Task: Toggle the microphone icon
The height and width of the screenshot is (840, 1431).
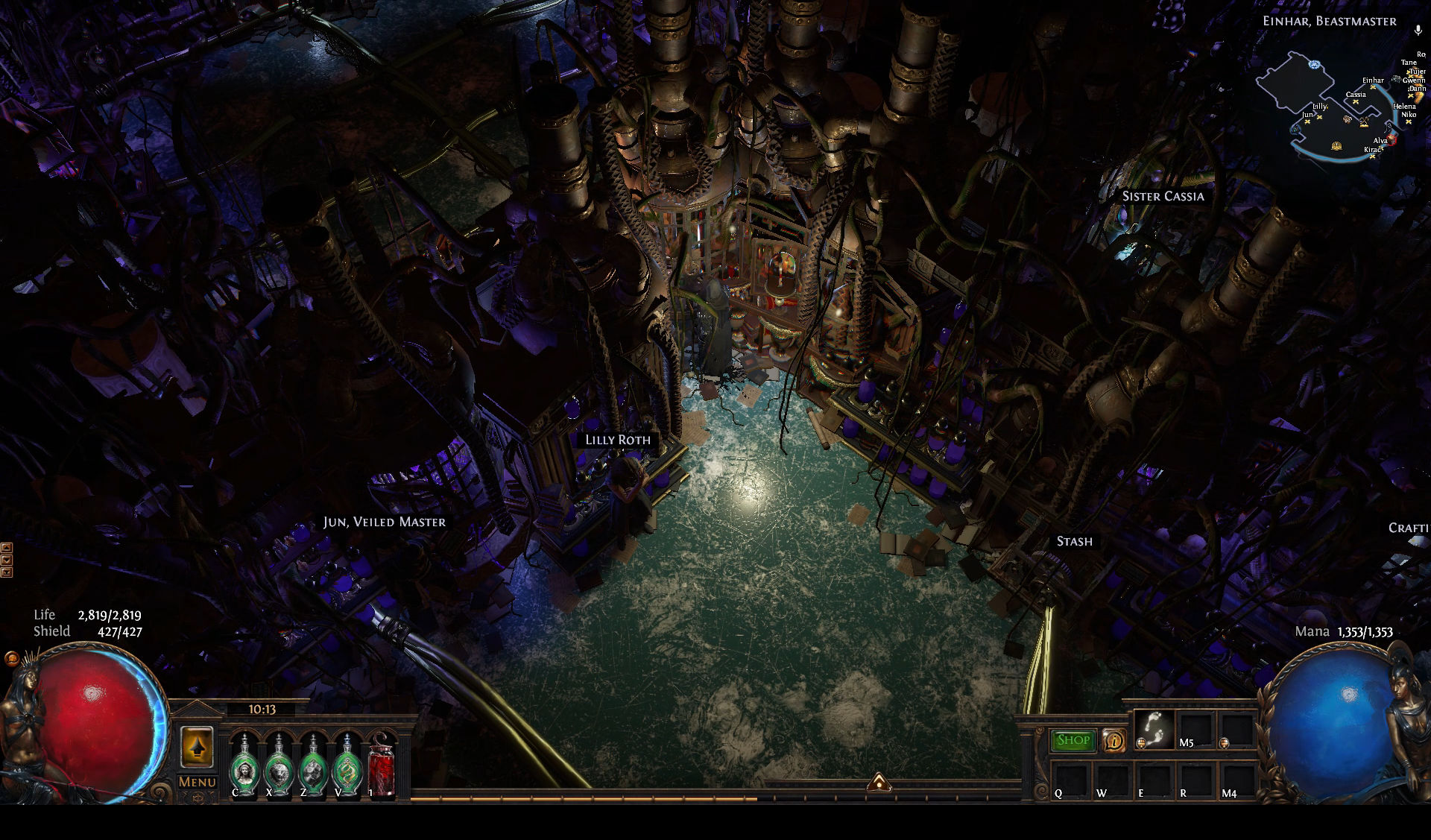Action: tap(1418, 31)
